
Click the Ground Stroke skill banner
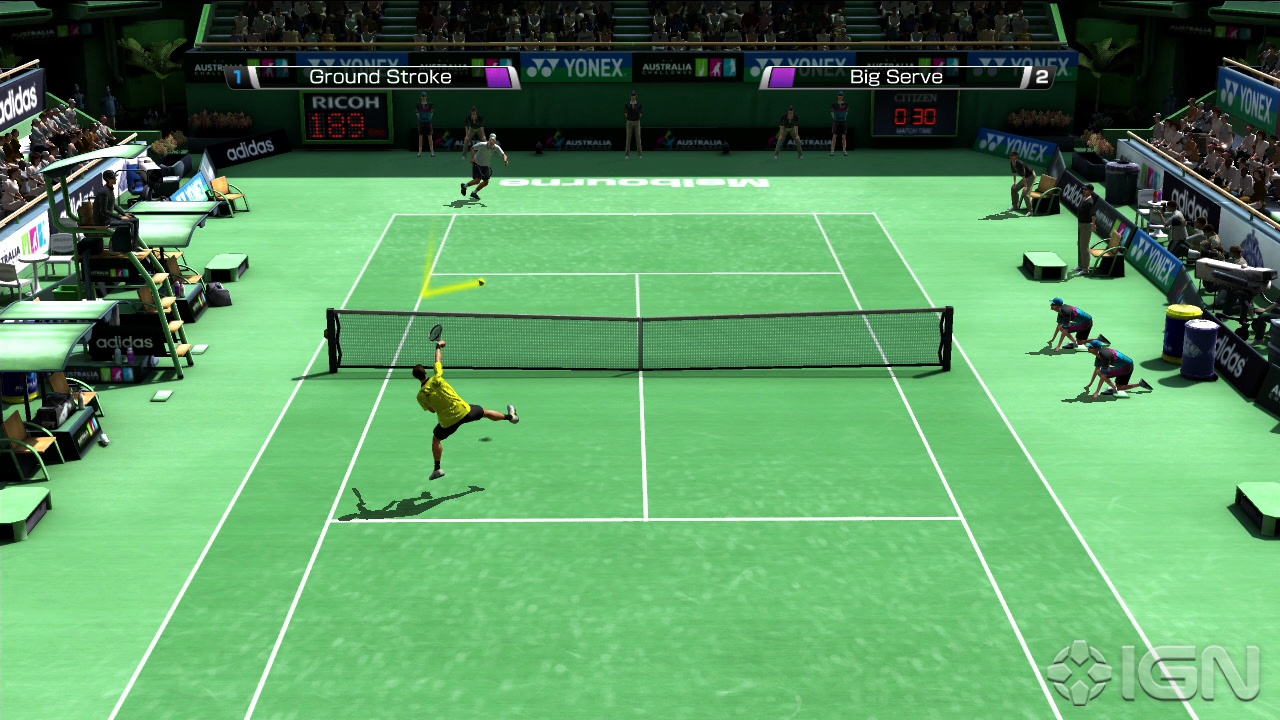pyautogui.click(x=380, y=77)
